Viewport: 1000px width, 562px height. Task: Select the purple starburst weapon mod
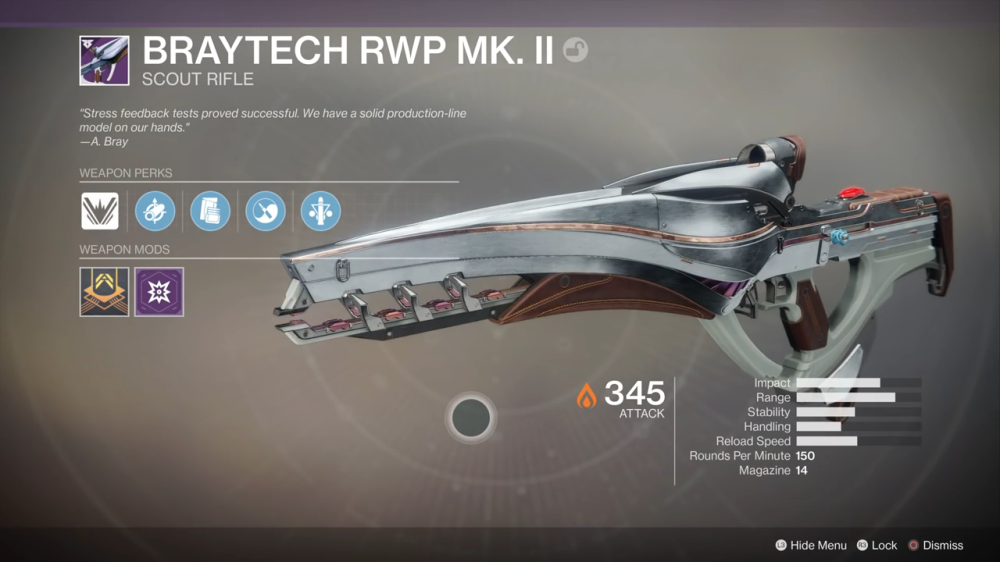point(159,292)
